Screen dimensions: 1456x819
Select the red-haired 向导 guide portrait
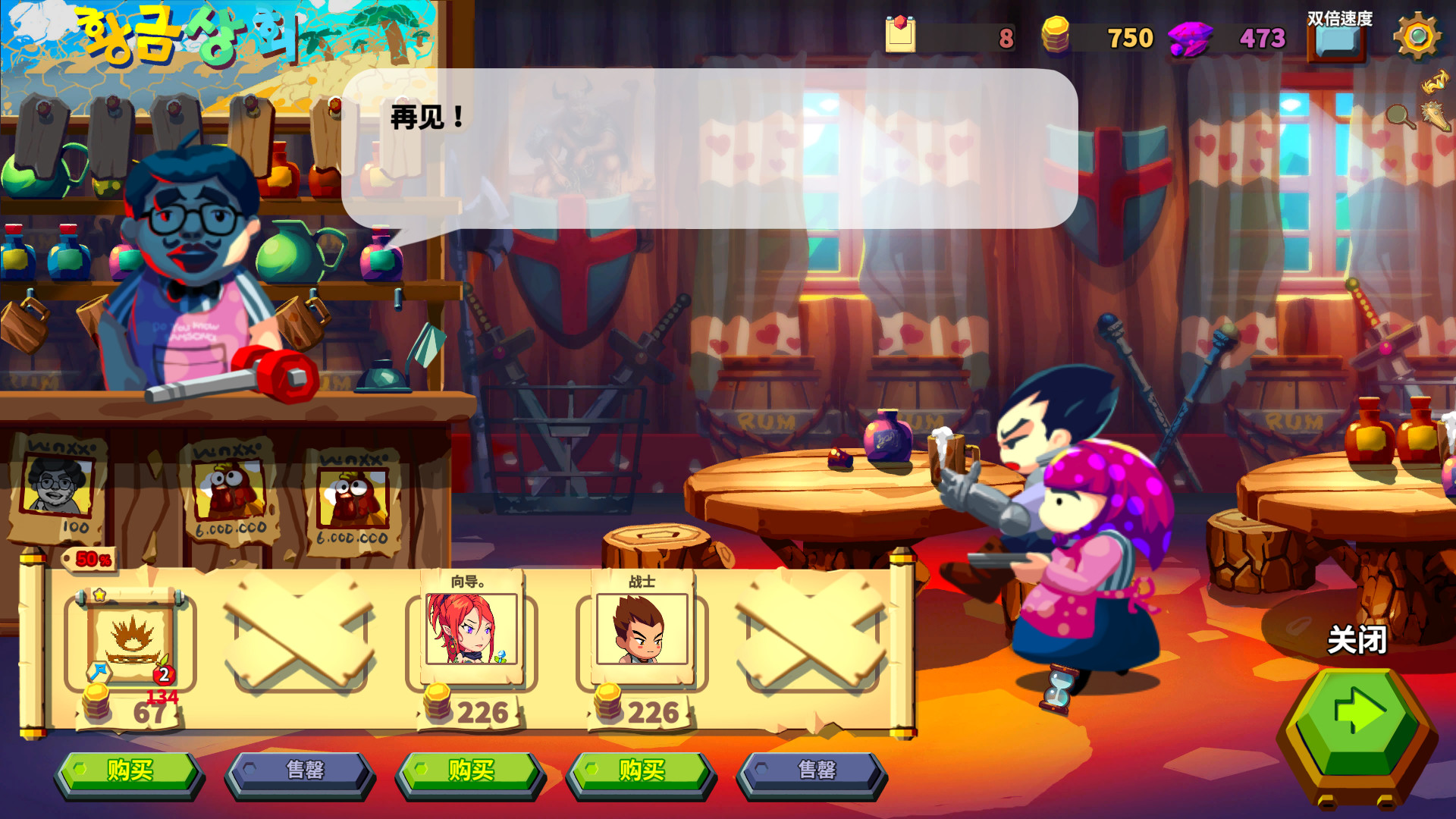(471, 629)
